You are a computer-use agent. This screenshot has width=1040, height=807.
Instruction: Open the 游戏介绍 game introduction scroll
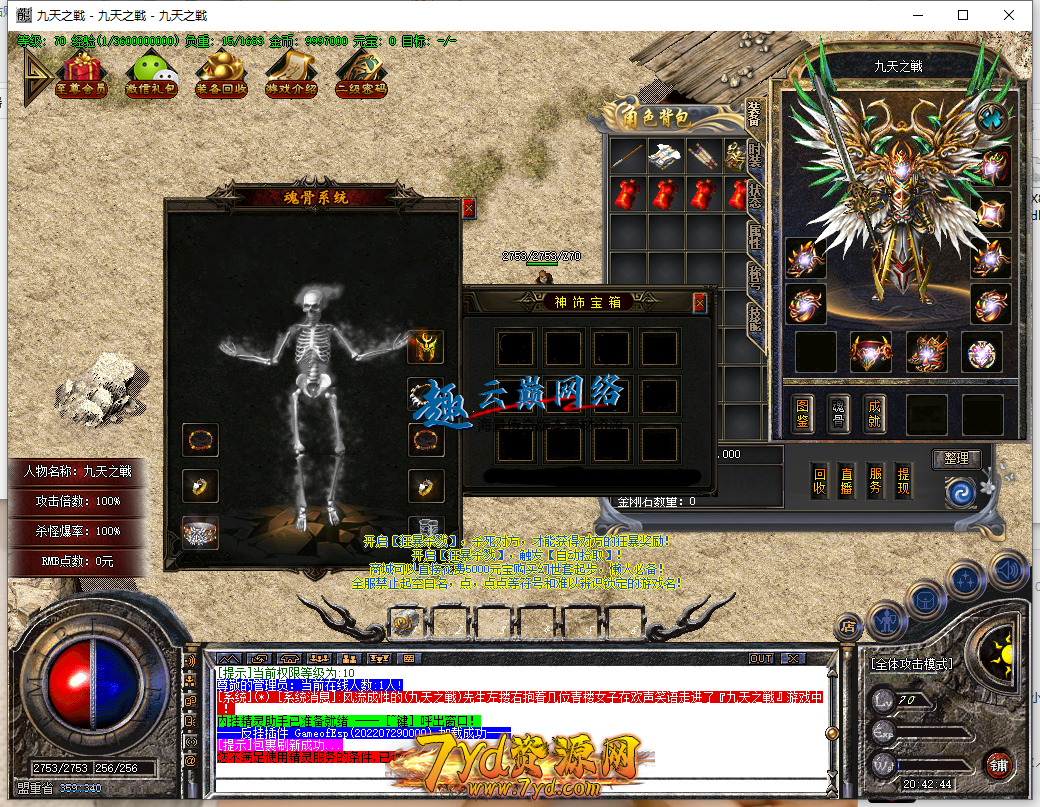click(x=291, y=76)
